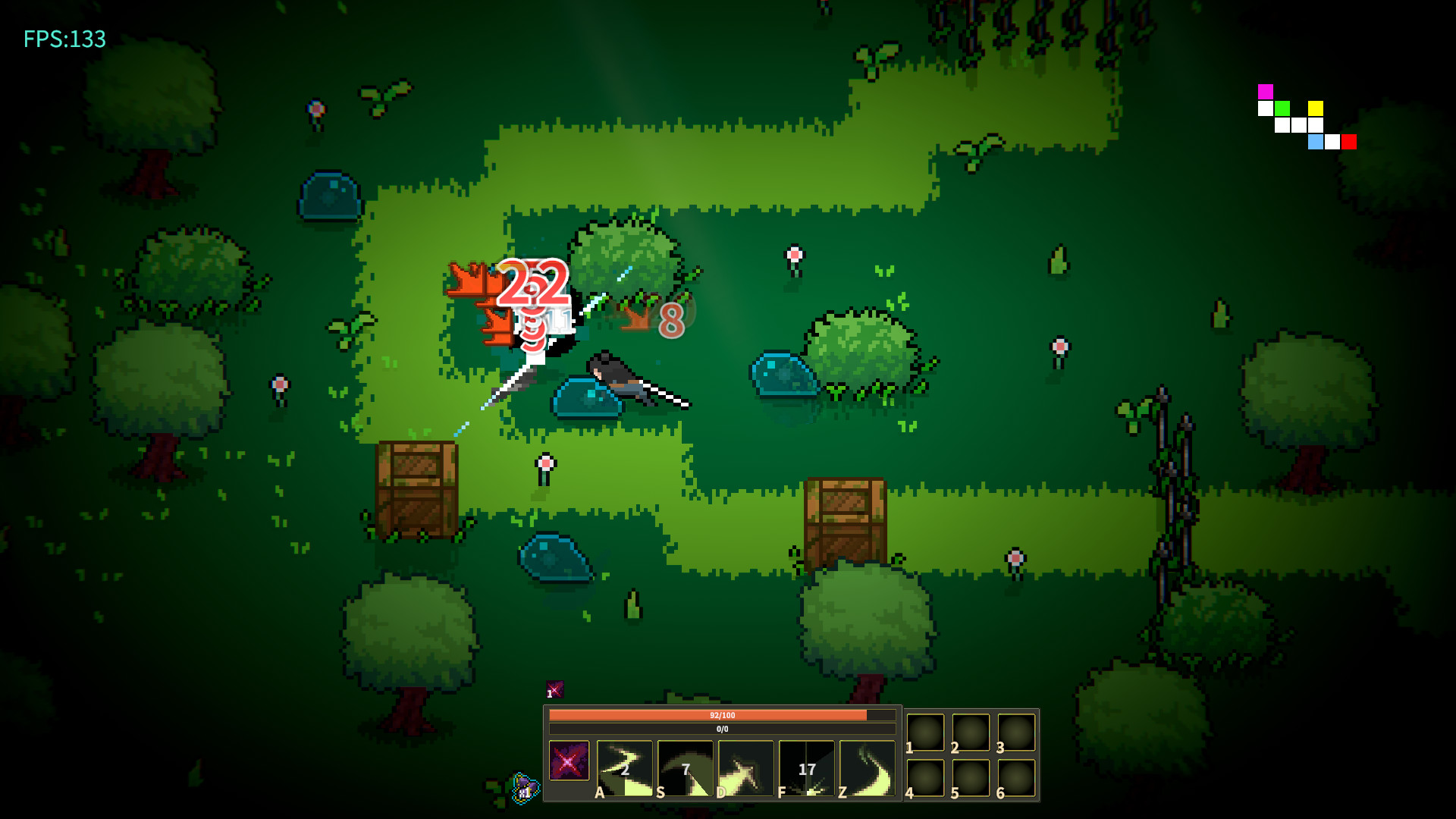This screenshot has height=819, width=1456.
Task: Click the 0/0 experience bar
Action: point(723,728)
